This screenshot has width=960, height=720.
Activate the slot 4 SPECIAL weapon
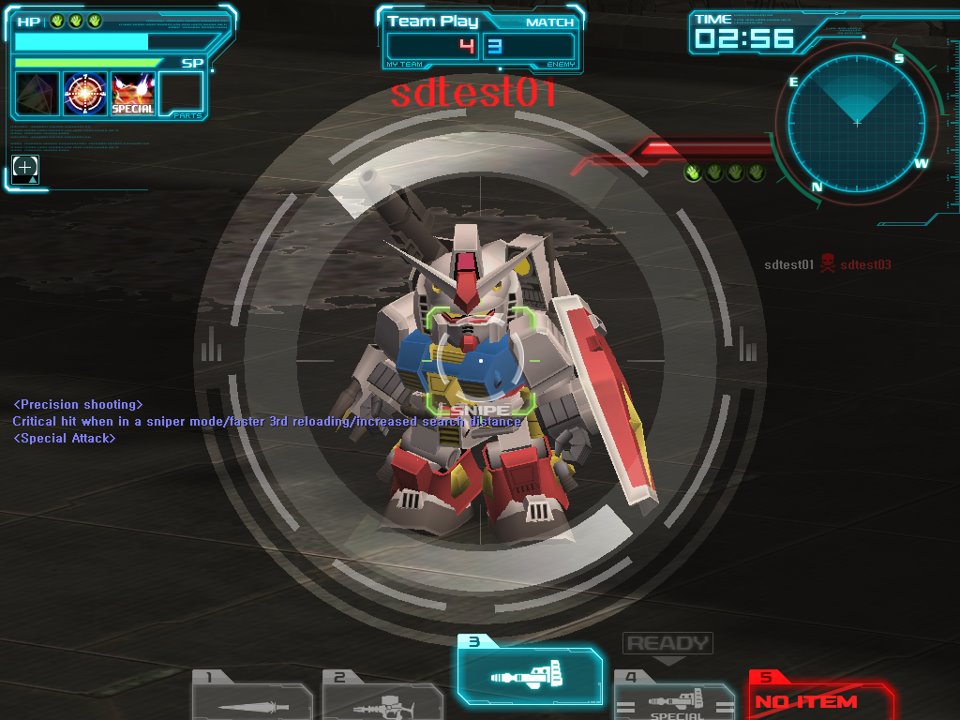point(674,699)
